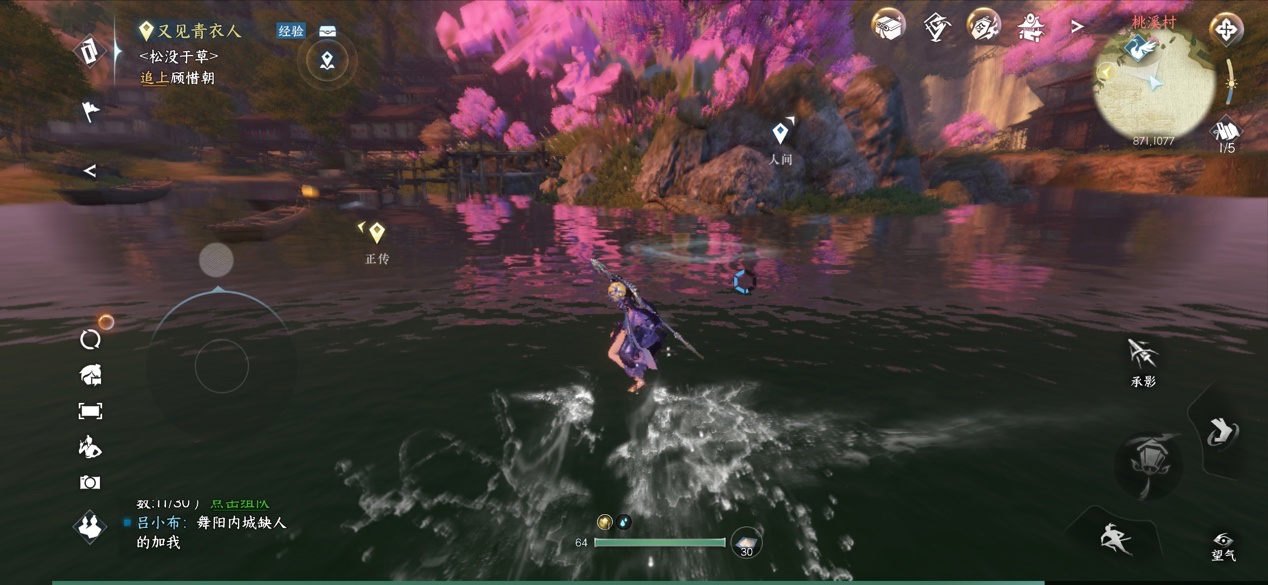Image resolution: width=1268 pixels, height=585 pixels.
Task: Open the two-person social icon
Action: point(90,525)
